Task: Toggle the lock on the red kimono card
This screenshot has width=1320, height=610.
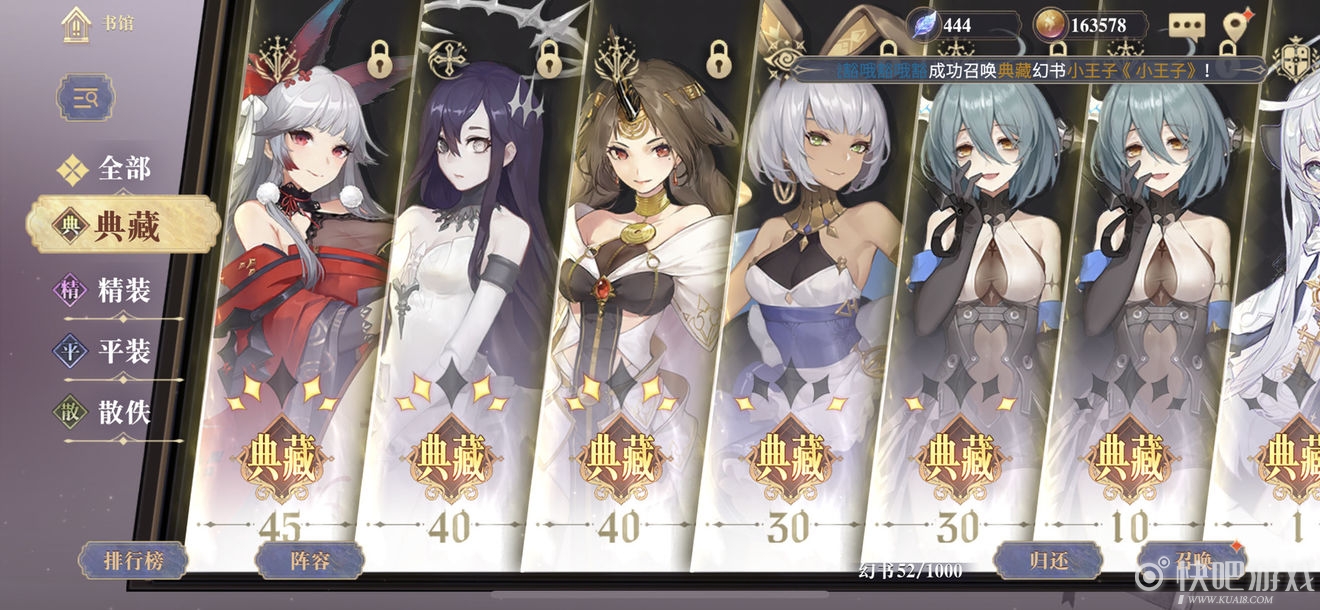Action: [379, 59]
